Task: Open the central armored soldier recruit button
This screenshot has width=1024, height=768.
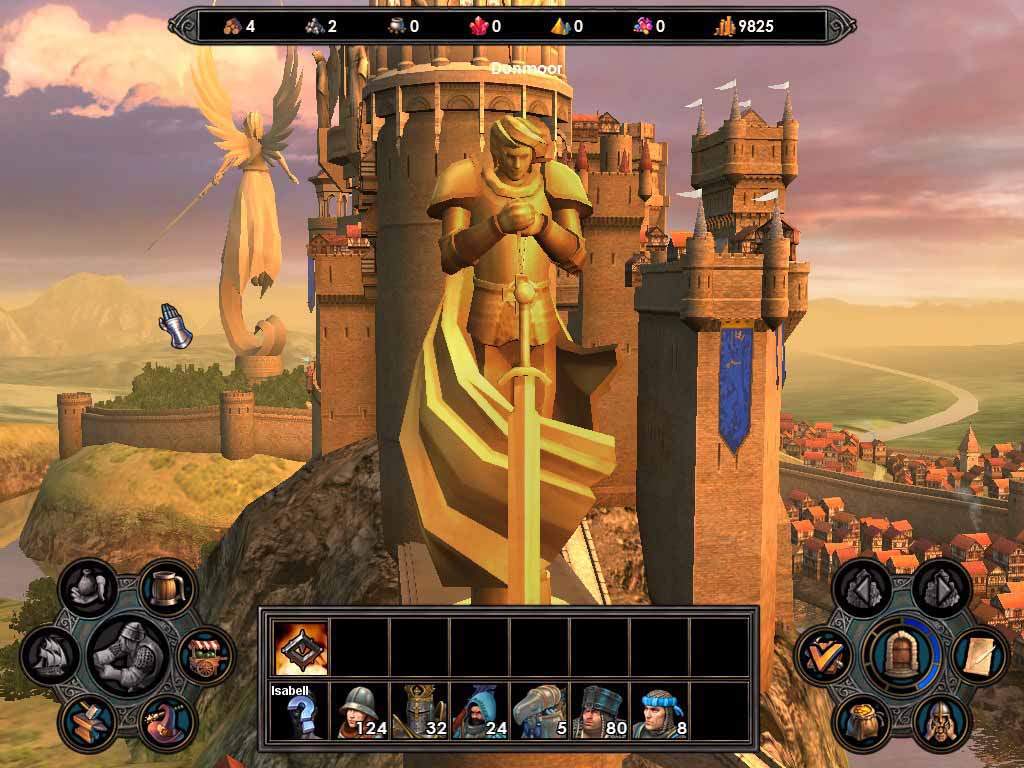Action: [128, 655]
